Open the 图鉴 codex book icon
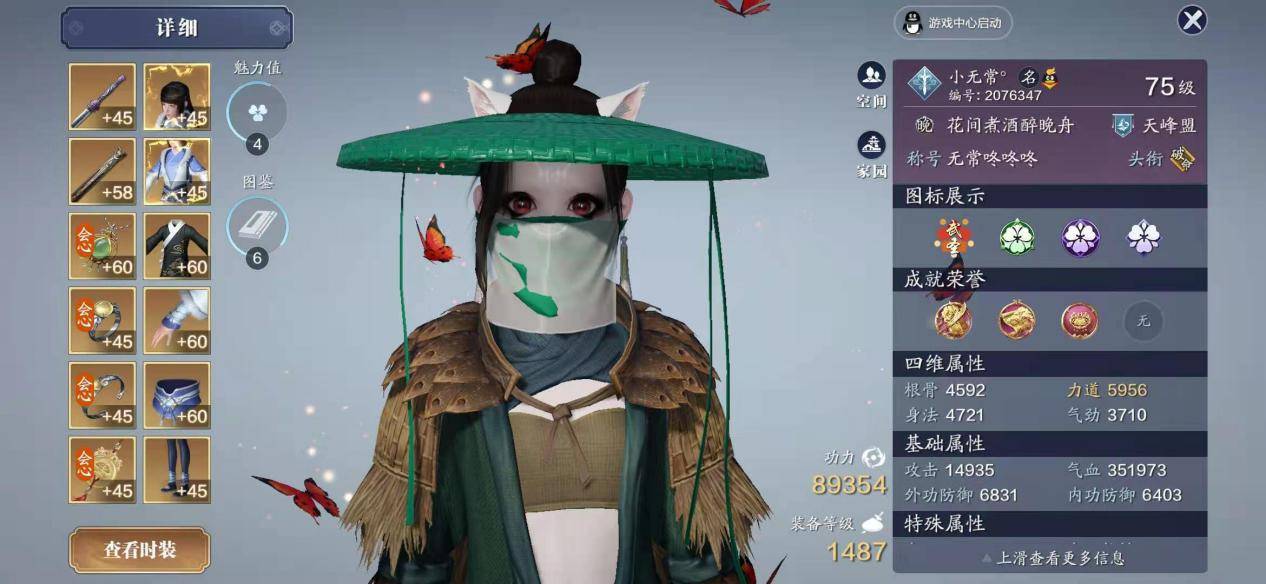1266x584 pixels. (x=257, y=227)
